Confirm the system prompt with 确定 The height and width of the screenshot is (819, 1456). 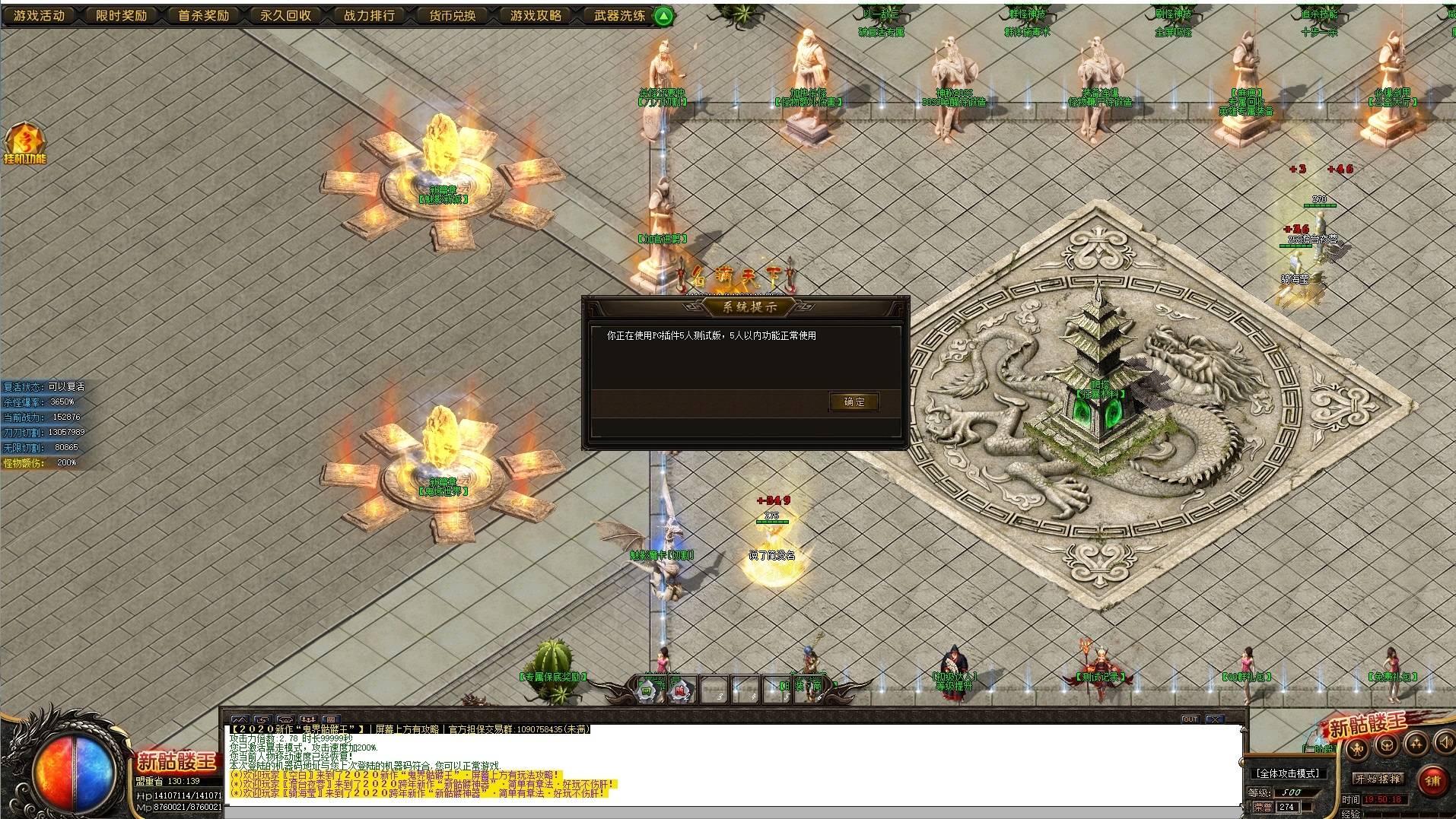coord(854,402)
